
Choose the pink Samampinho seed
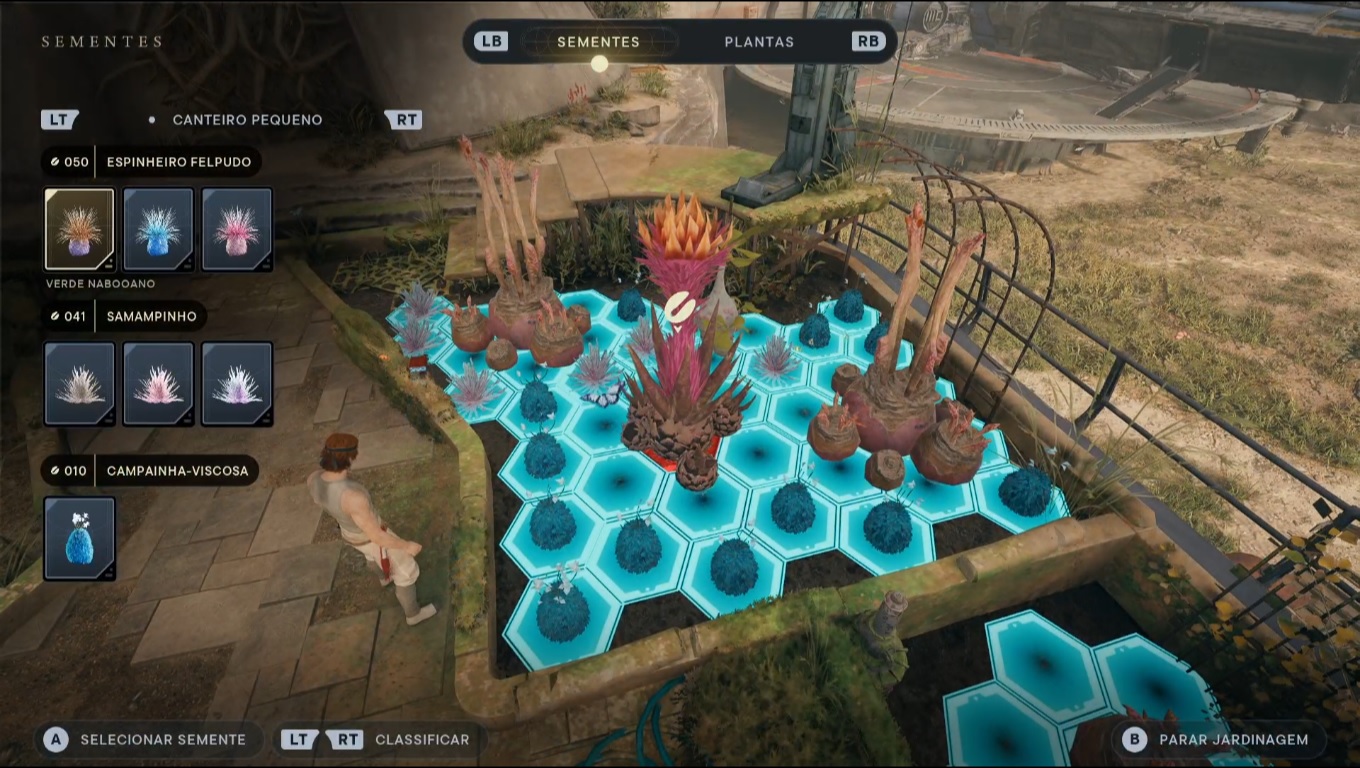pyautogui.click(x=158, y=384)
